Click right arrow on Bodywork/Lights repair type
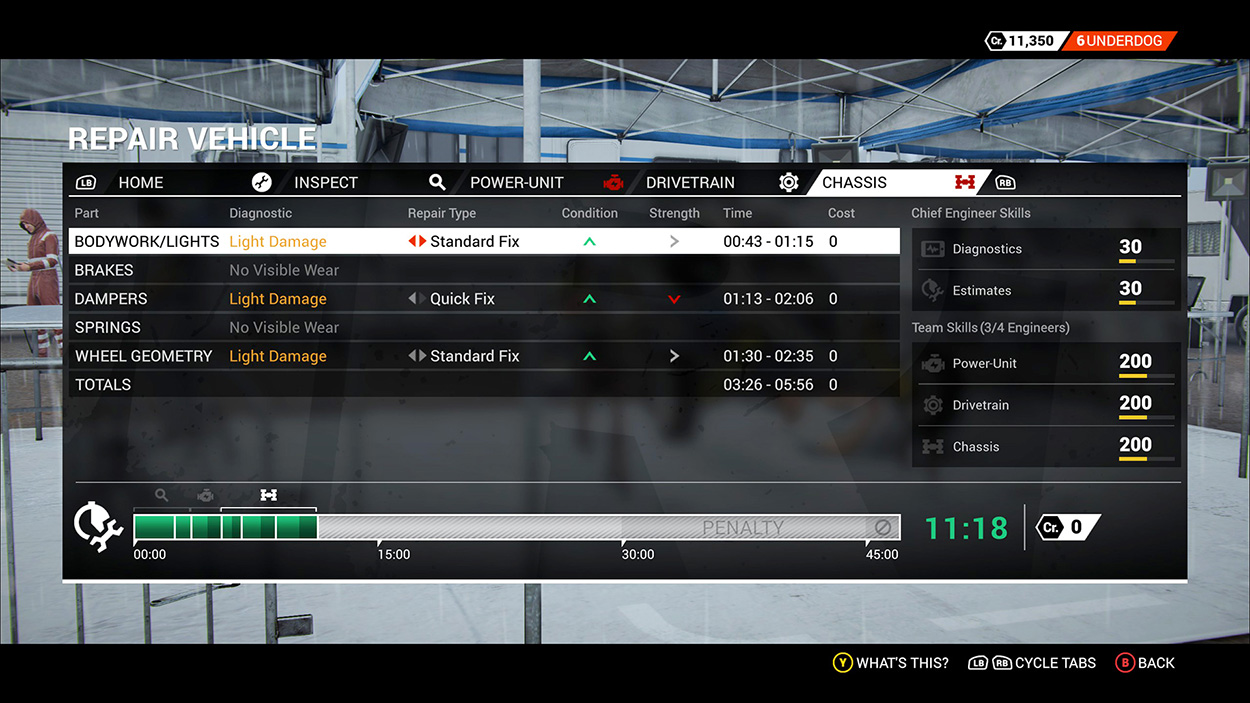The width and height of the screenshot is (1250, 703). 422,242
